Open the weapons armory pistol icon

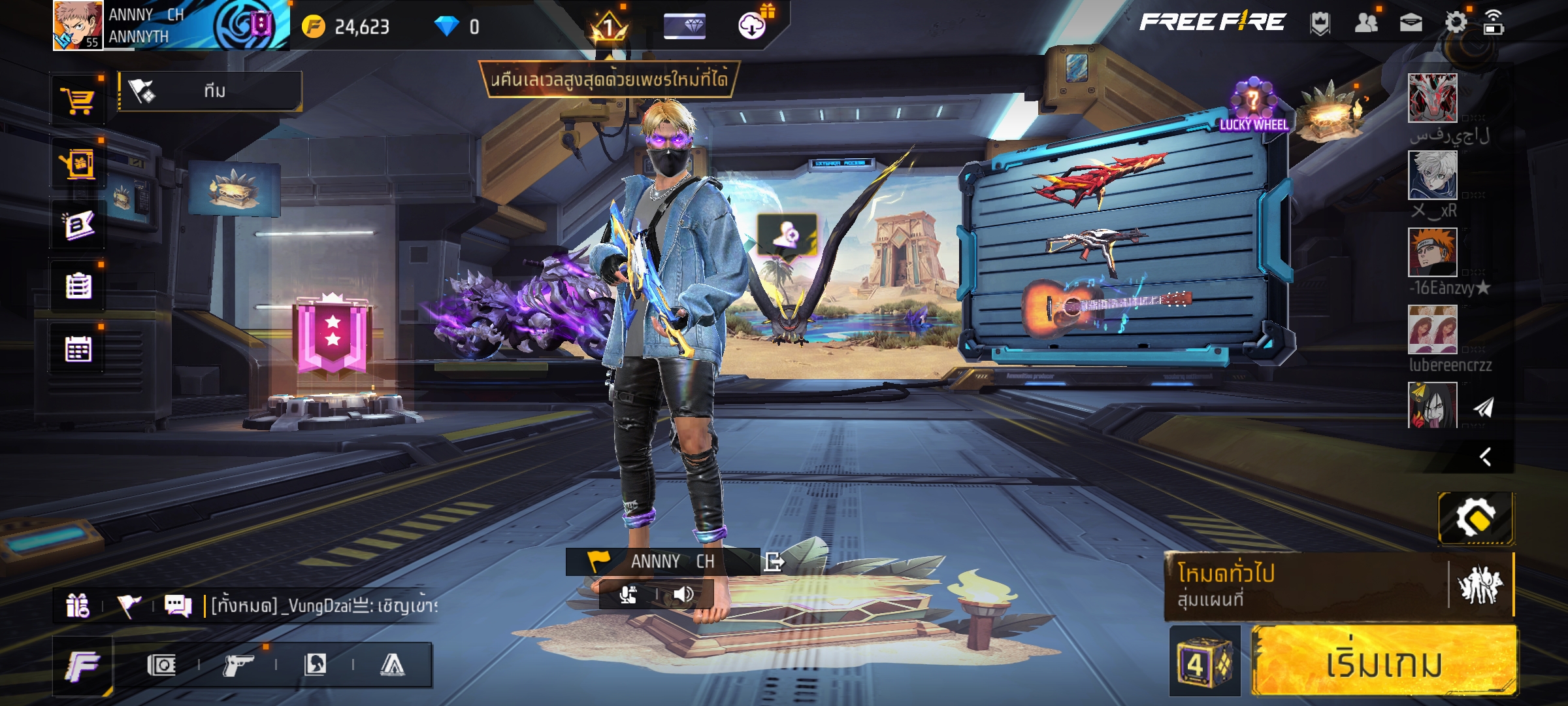point(238,665)
